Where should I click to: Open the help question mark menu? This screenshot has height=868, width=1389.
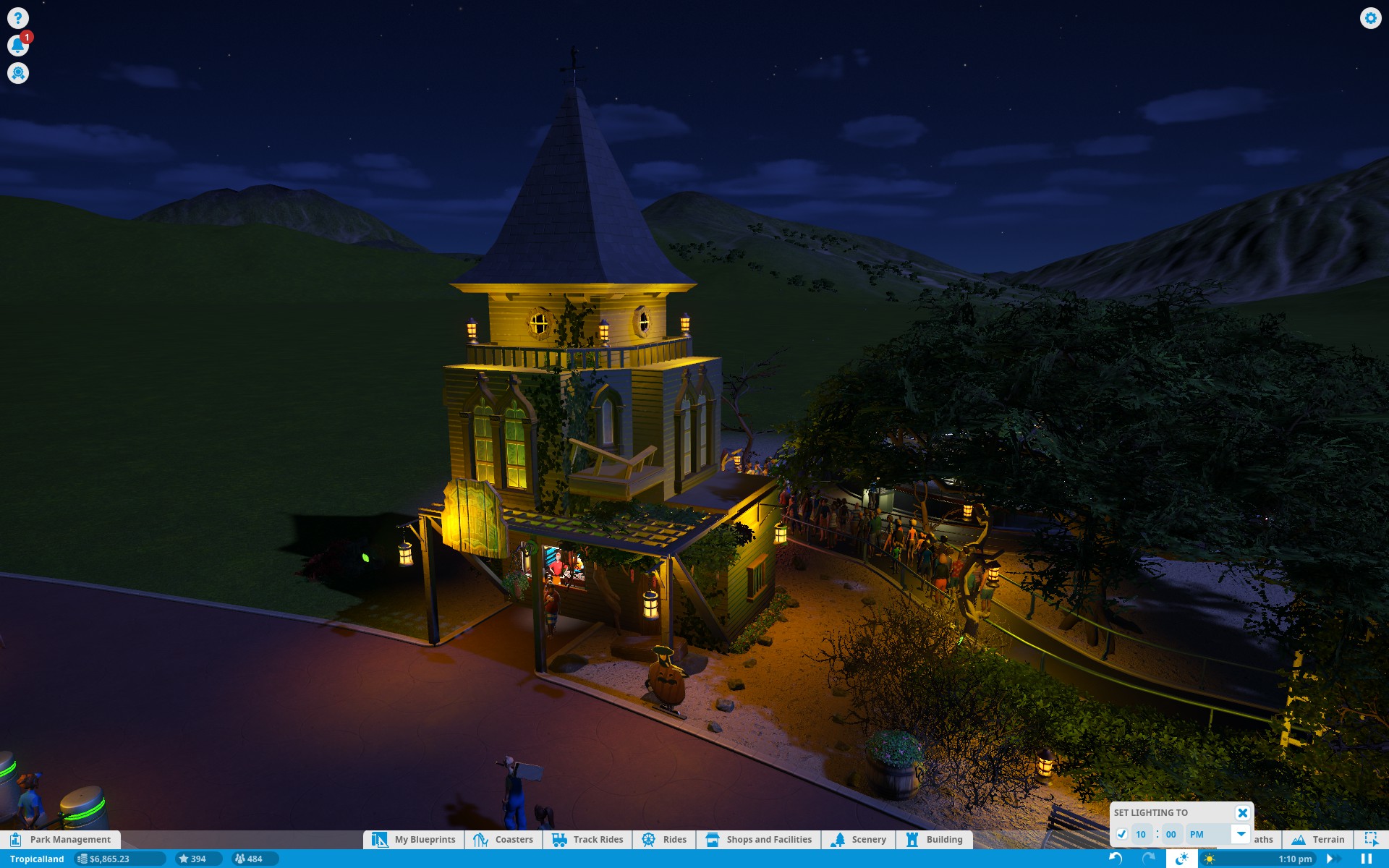(18, 18)
